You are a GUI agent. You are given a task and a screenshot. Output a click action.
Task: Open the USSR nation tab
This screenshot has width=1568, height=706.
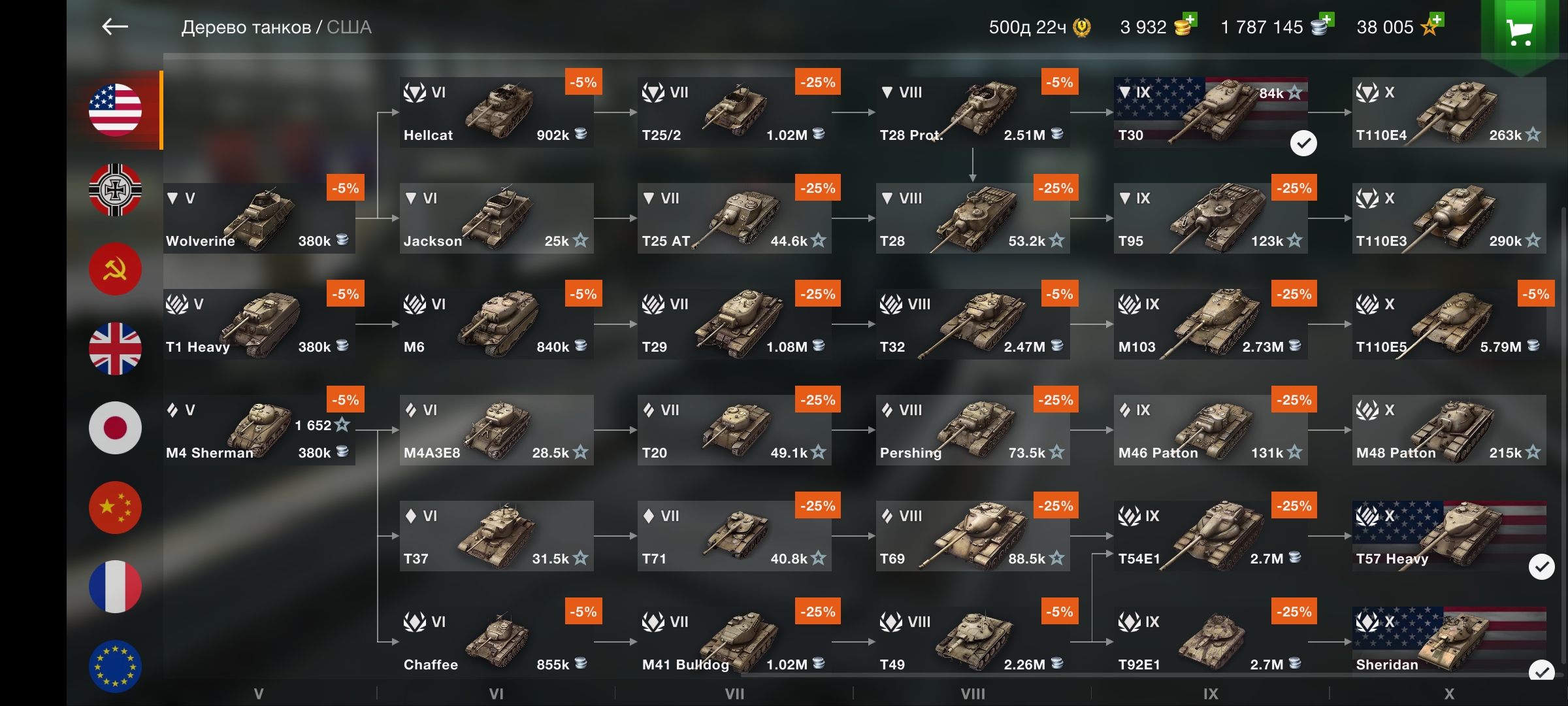pos(114,269)
